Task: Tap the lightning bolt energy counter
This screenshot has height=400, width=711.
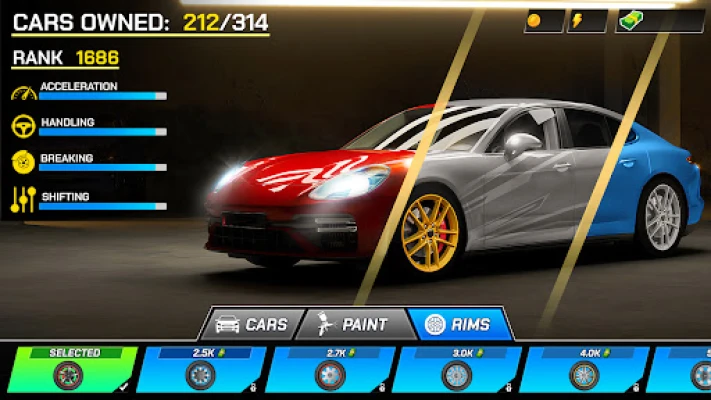Action: pos(587,21)
